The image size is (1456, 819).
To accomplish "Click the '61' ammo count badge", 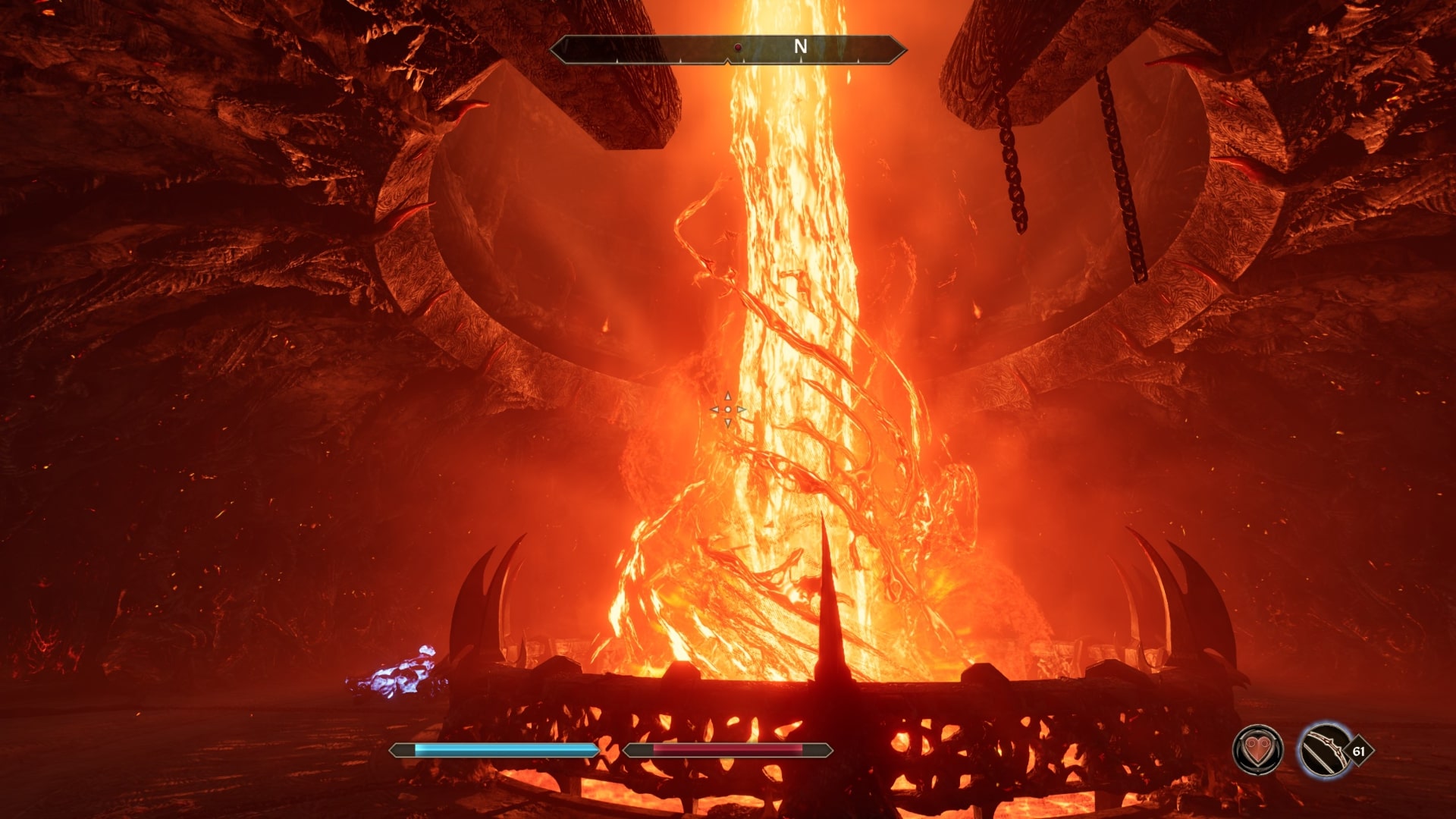I will [1359, 752].
